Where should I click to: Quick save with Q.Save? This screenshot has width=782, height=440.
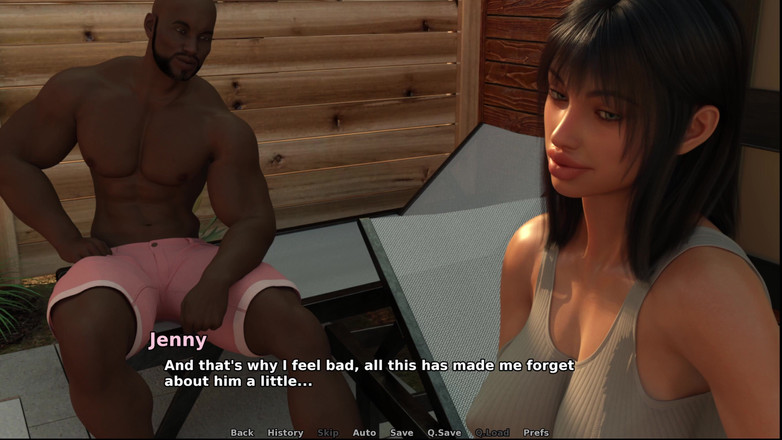point(444,433)
